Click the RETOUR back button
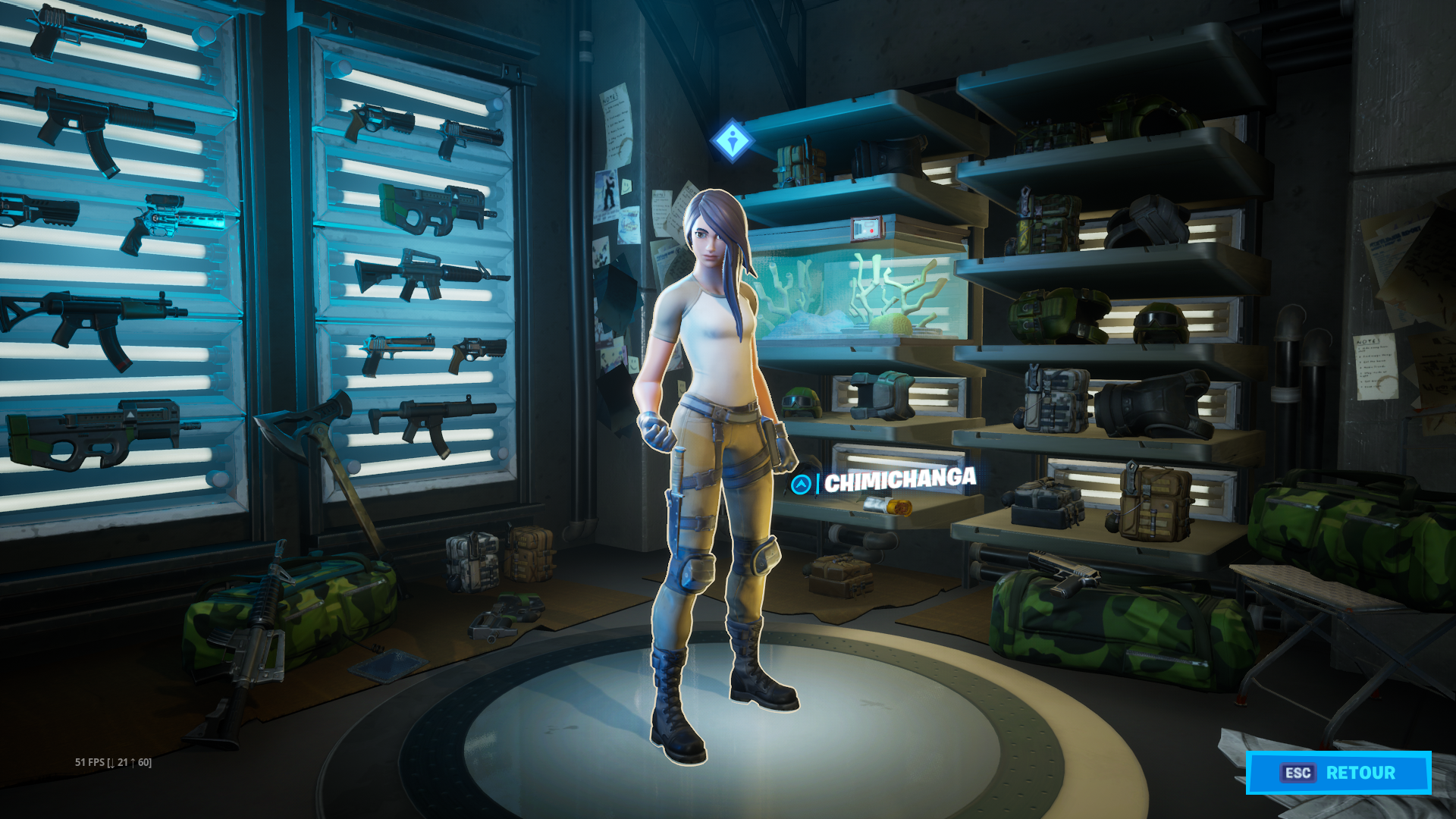 (1338, 773)
